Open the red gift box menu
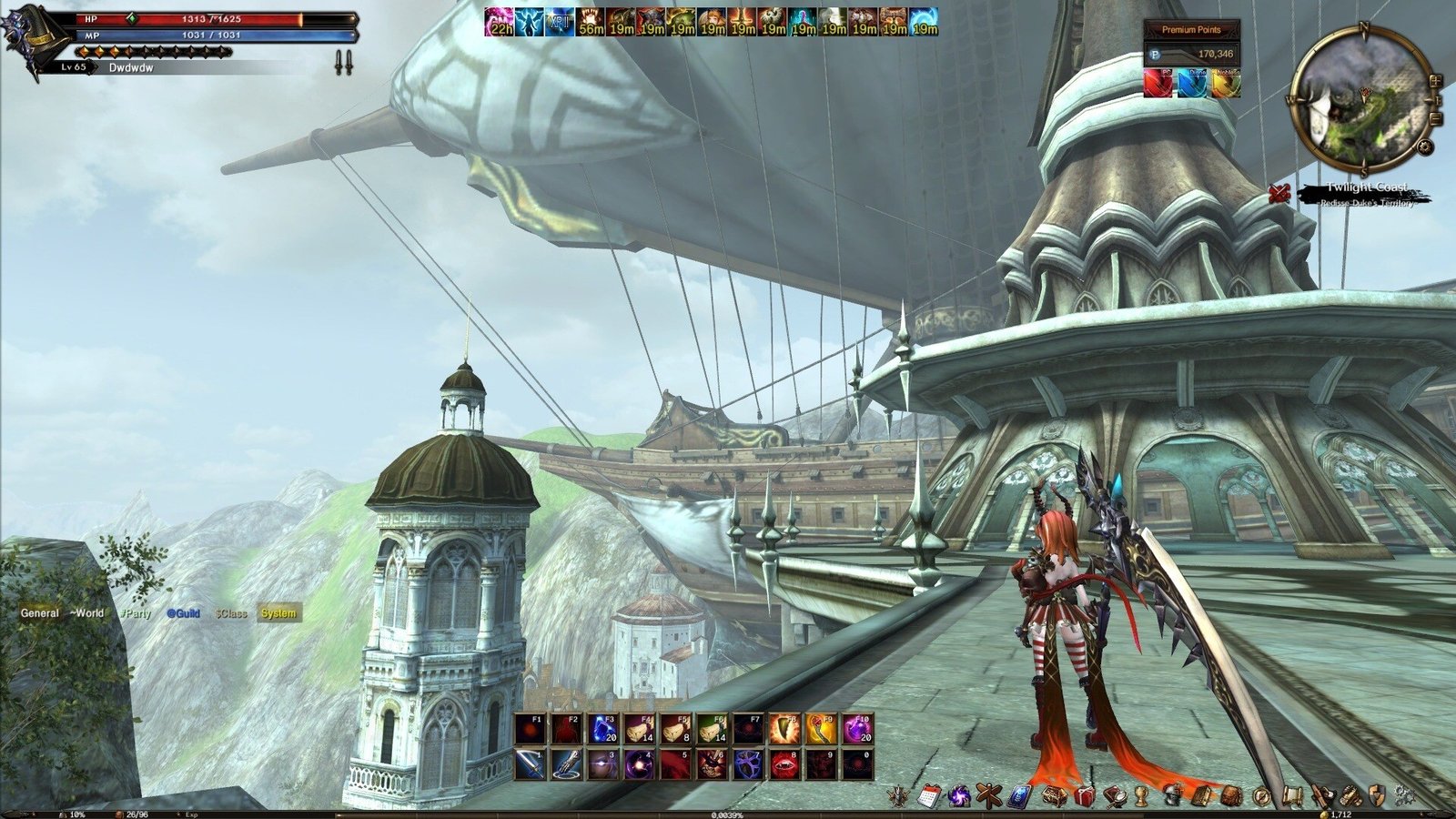This screenshot has height=819, width=1456. pyautogui.click(x=1083, y=796)
